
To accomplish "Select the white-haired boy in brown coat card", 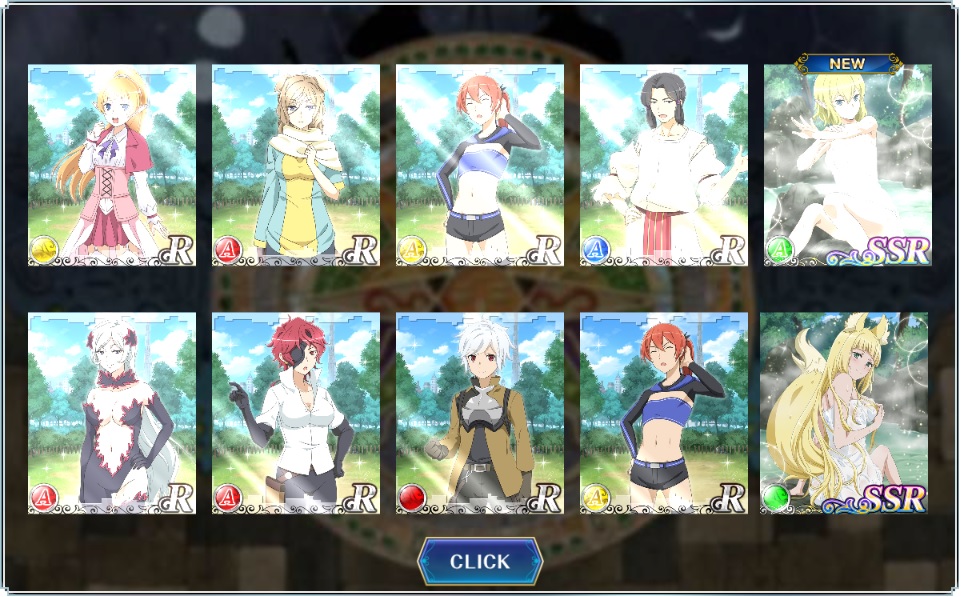I will pos(480,413).
